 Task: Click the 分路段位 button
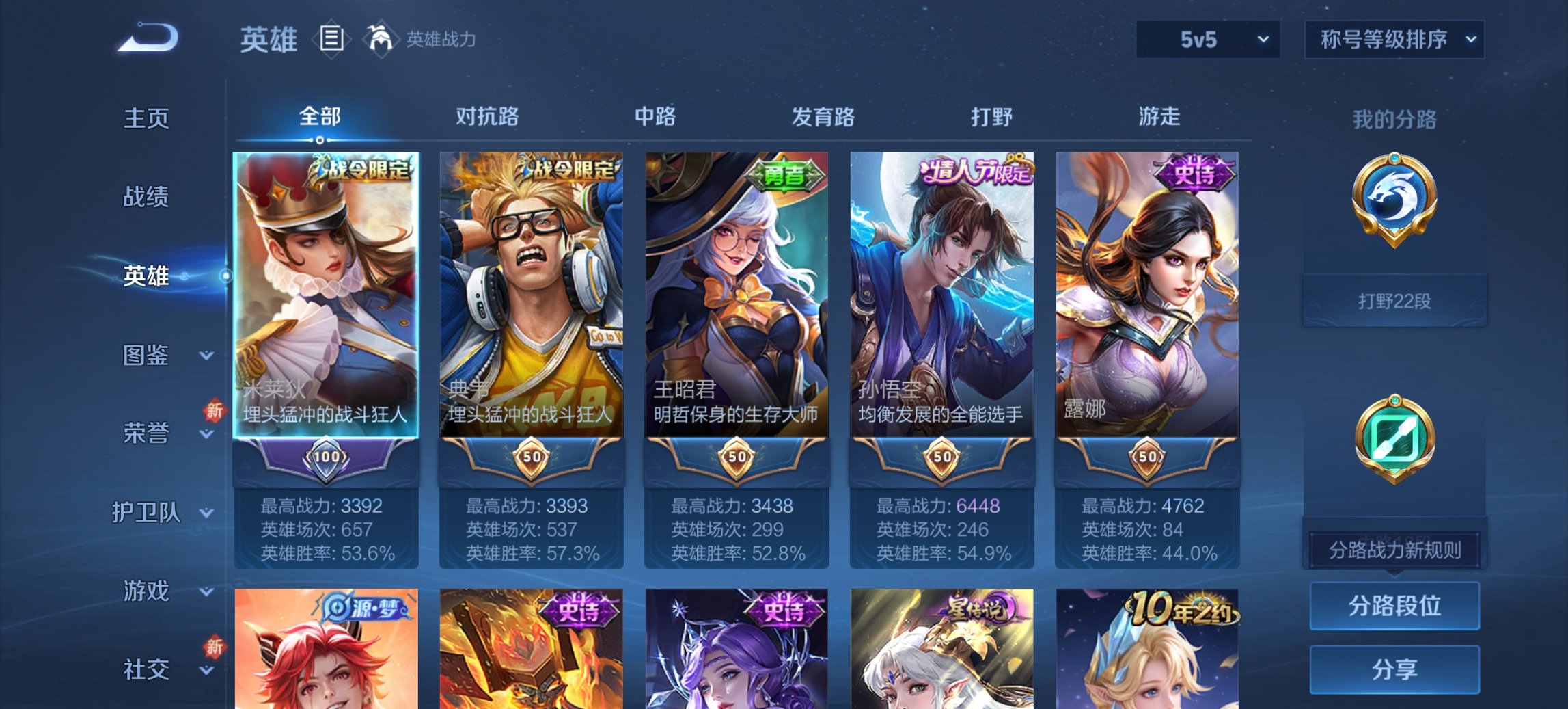(x=1394, y=606)
